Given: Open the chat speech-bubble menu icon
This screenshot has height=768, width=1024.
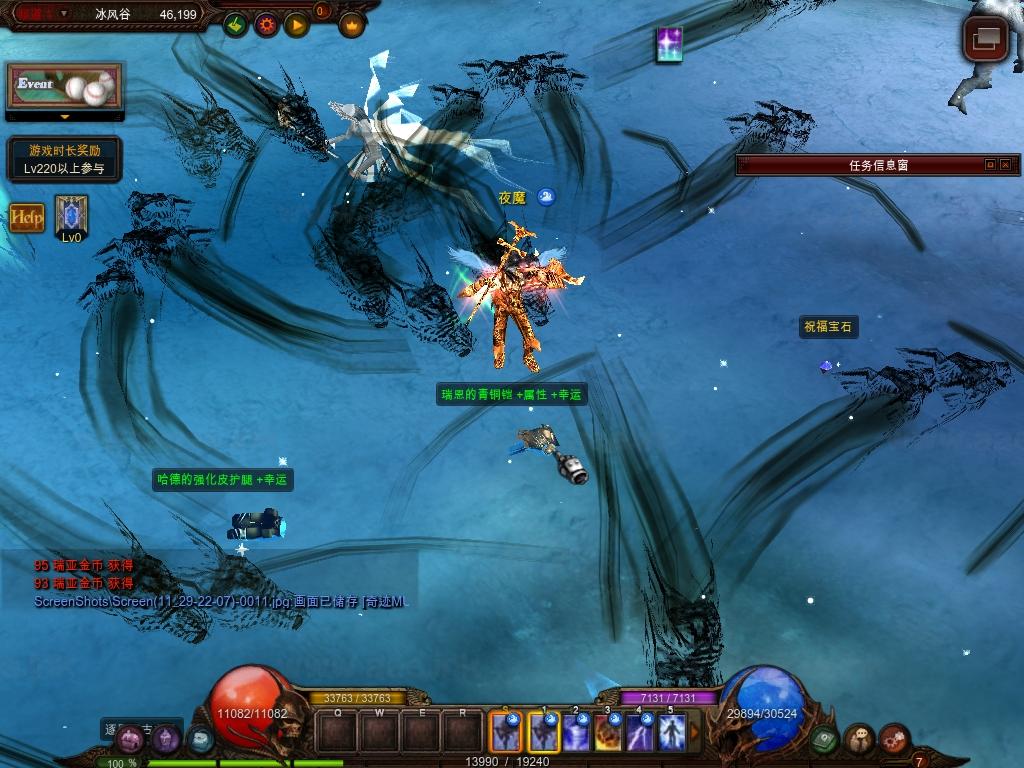Looking at the screenshot, I should click(860, 740).
